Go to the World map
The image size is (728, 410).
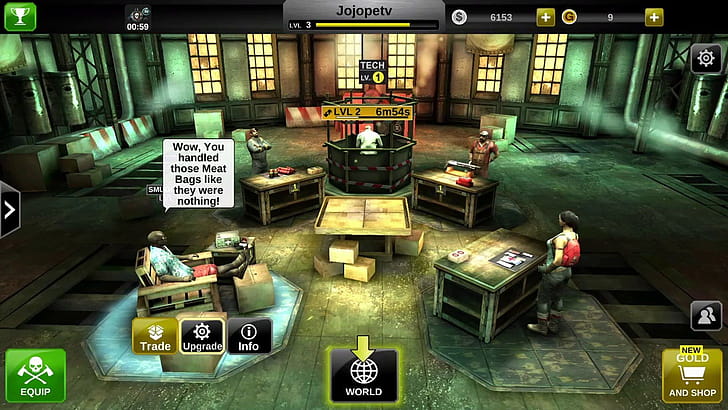(364, 375)
